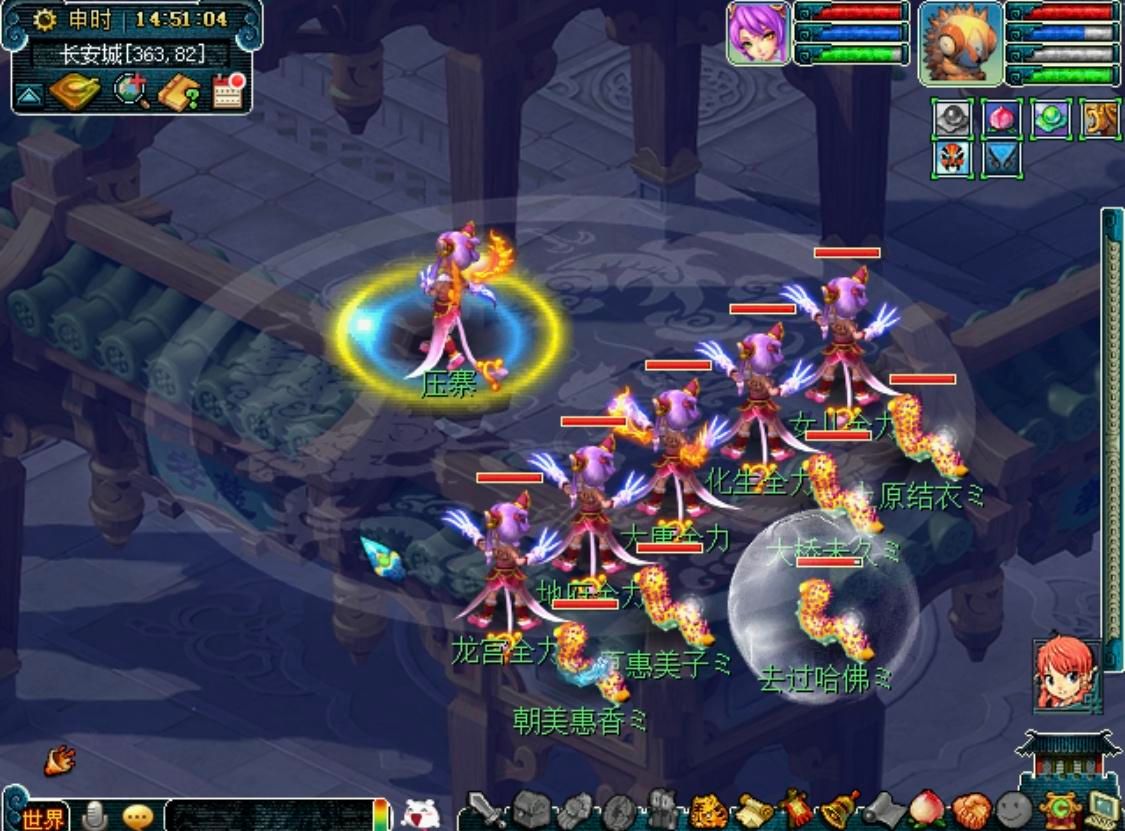Select the purple-haired player portrait
Screen dimensions: 1125x831
point(758,32)
